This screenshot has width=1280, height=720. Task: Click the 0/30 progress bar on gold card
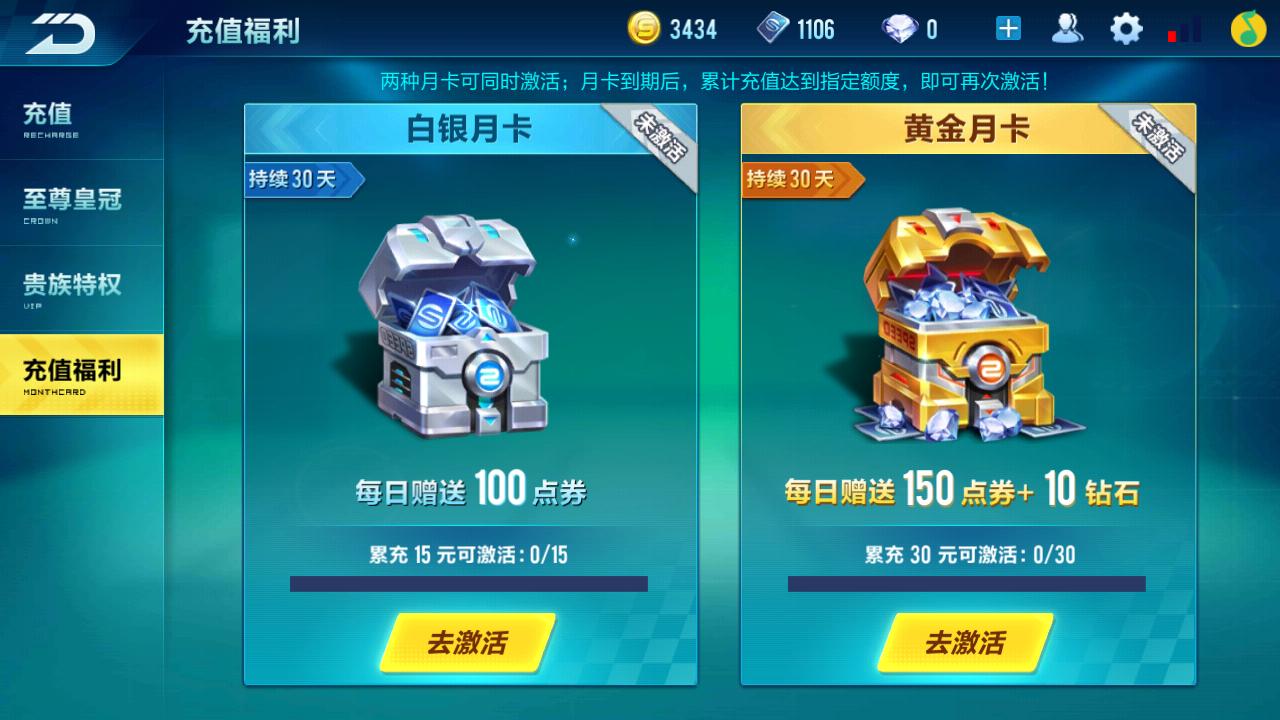point(965,584)
